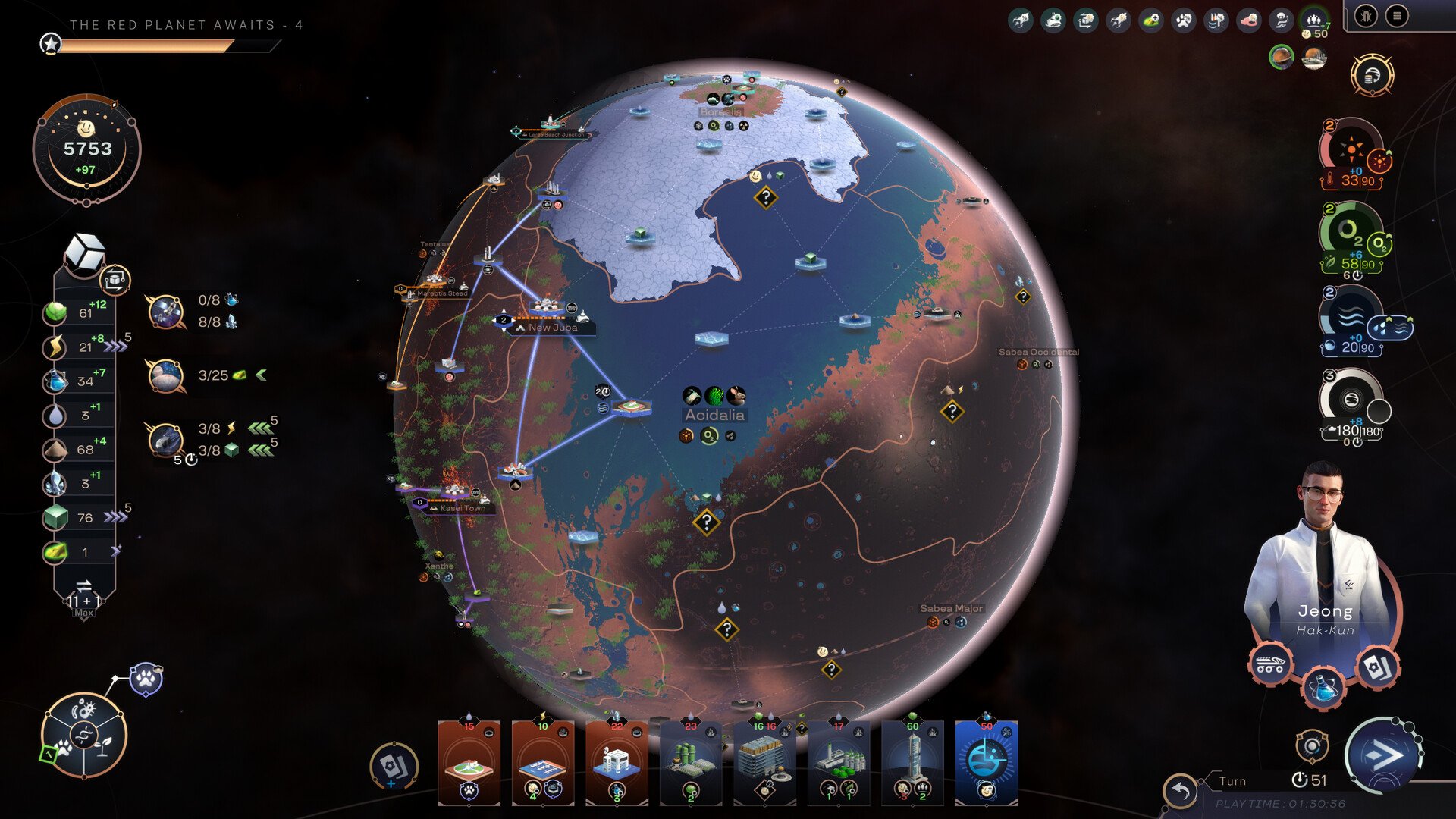Screen dimensions: 1456x819
Task: Switch to the planet view tab with green ring
Action: (1280, 58)
